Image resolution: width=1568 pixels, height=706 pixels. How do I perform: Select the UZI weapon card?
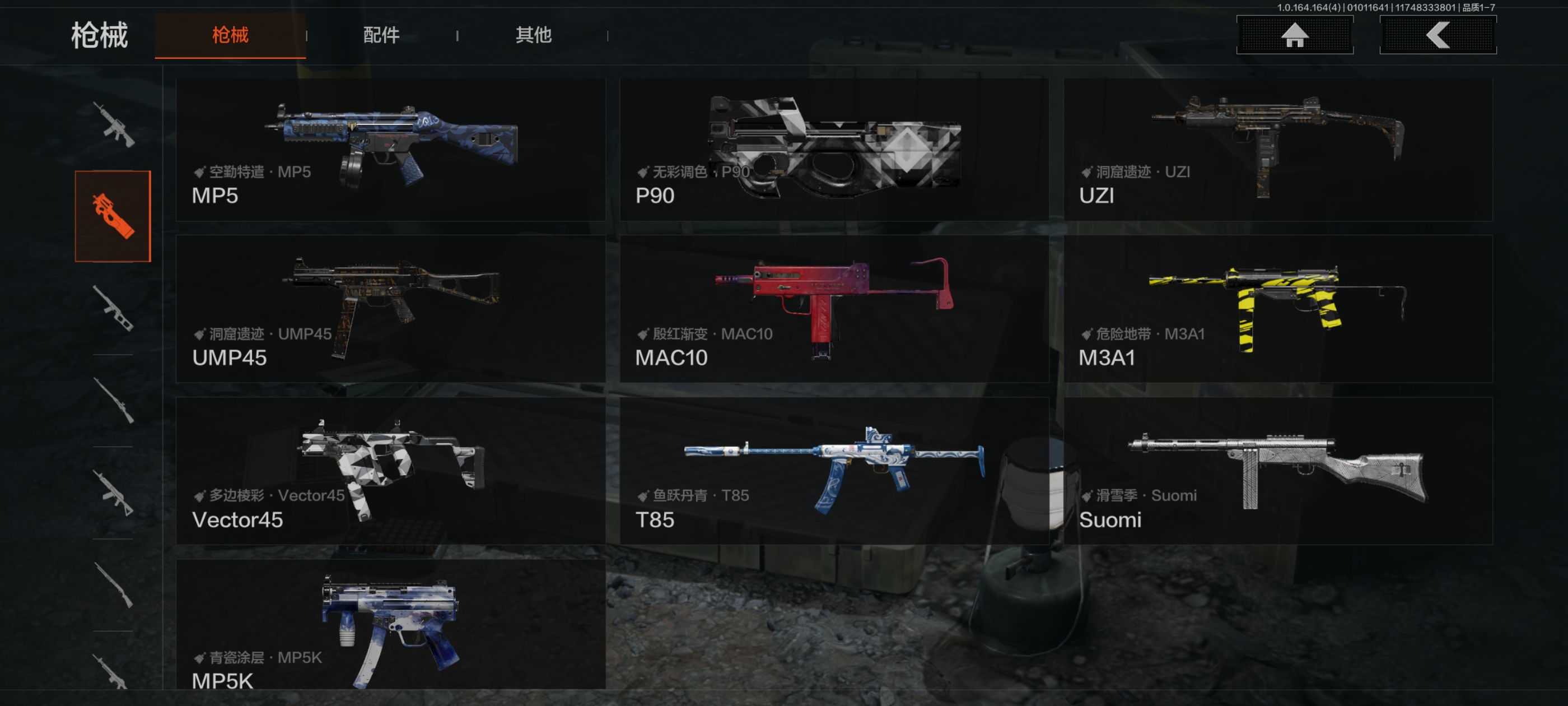click(x=1277, y=149)
